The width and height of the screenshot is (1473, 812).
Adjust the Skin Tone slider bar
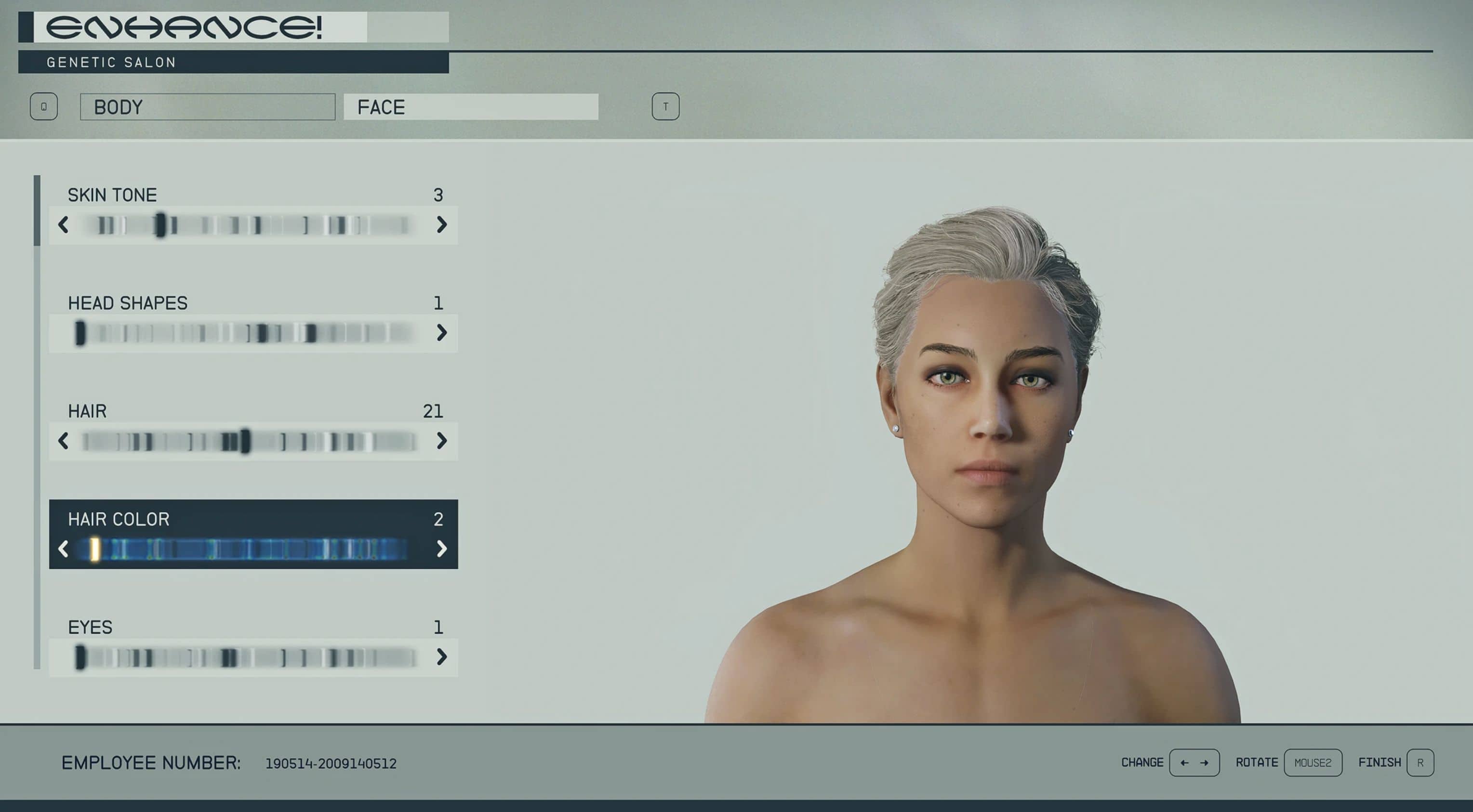pyautogui.click(x=252, y=225)
